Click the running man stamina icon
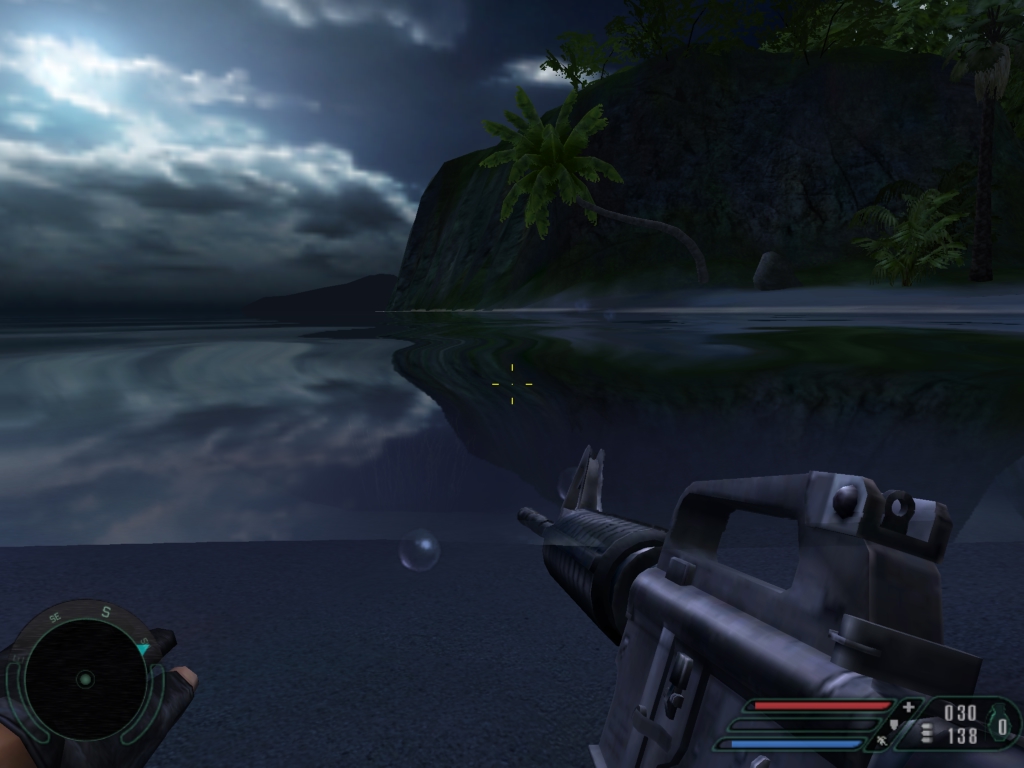1024x768 pixels. click(882, 741)
